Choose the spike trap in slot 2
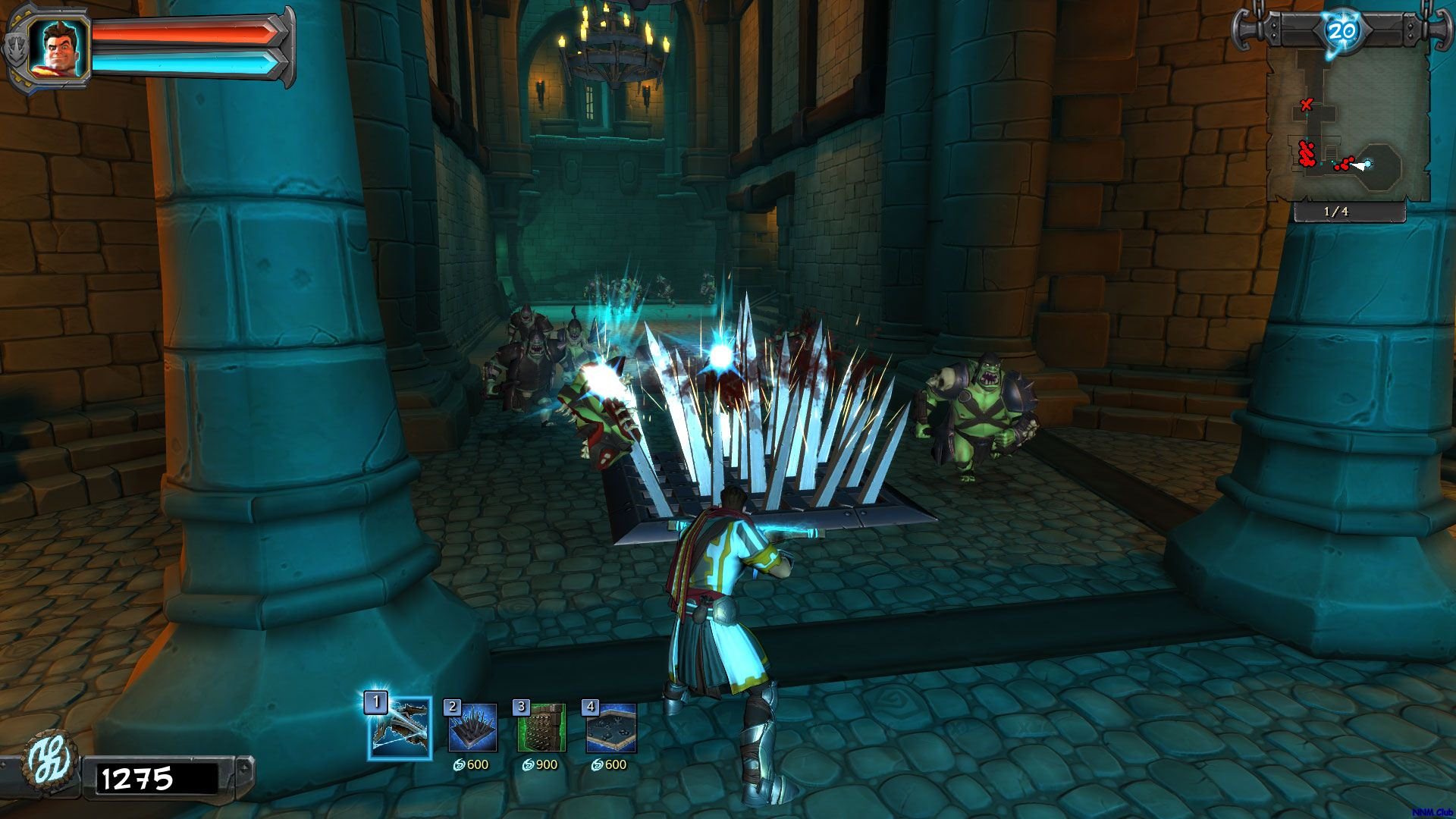 (x=472, y=728)
